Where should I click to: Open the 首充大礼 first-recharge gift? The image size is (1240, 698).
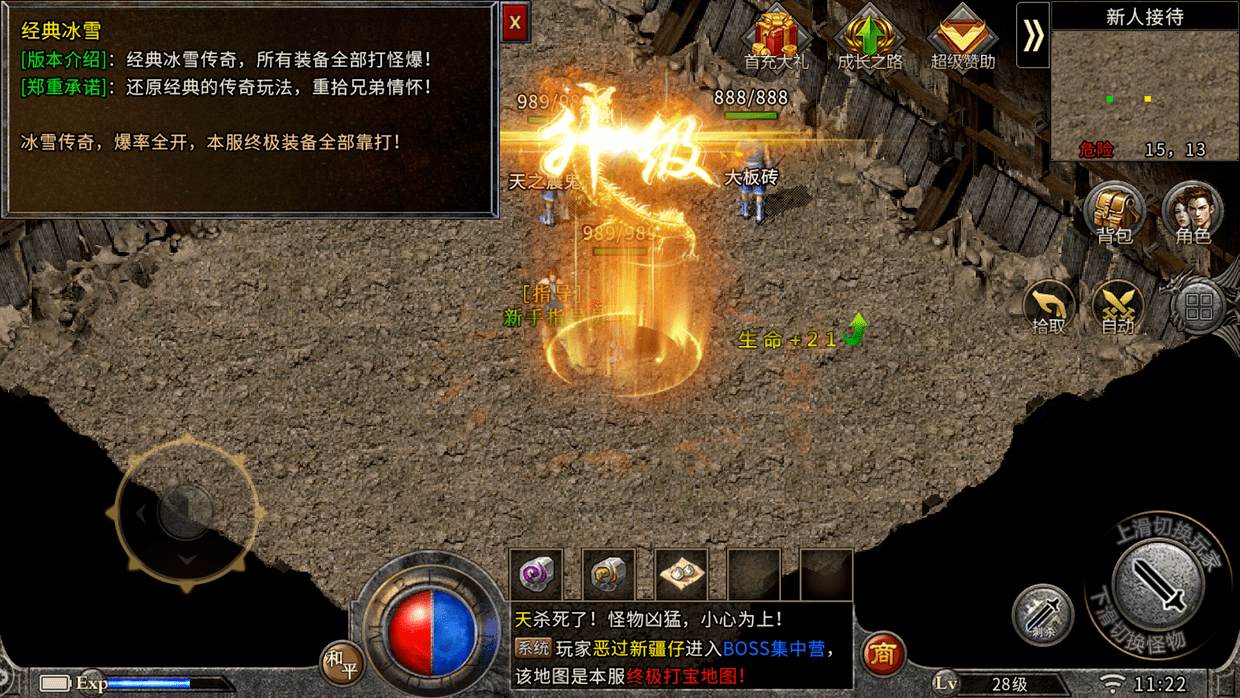(776, 40)
